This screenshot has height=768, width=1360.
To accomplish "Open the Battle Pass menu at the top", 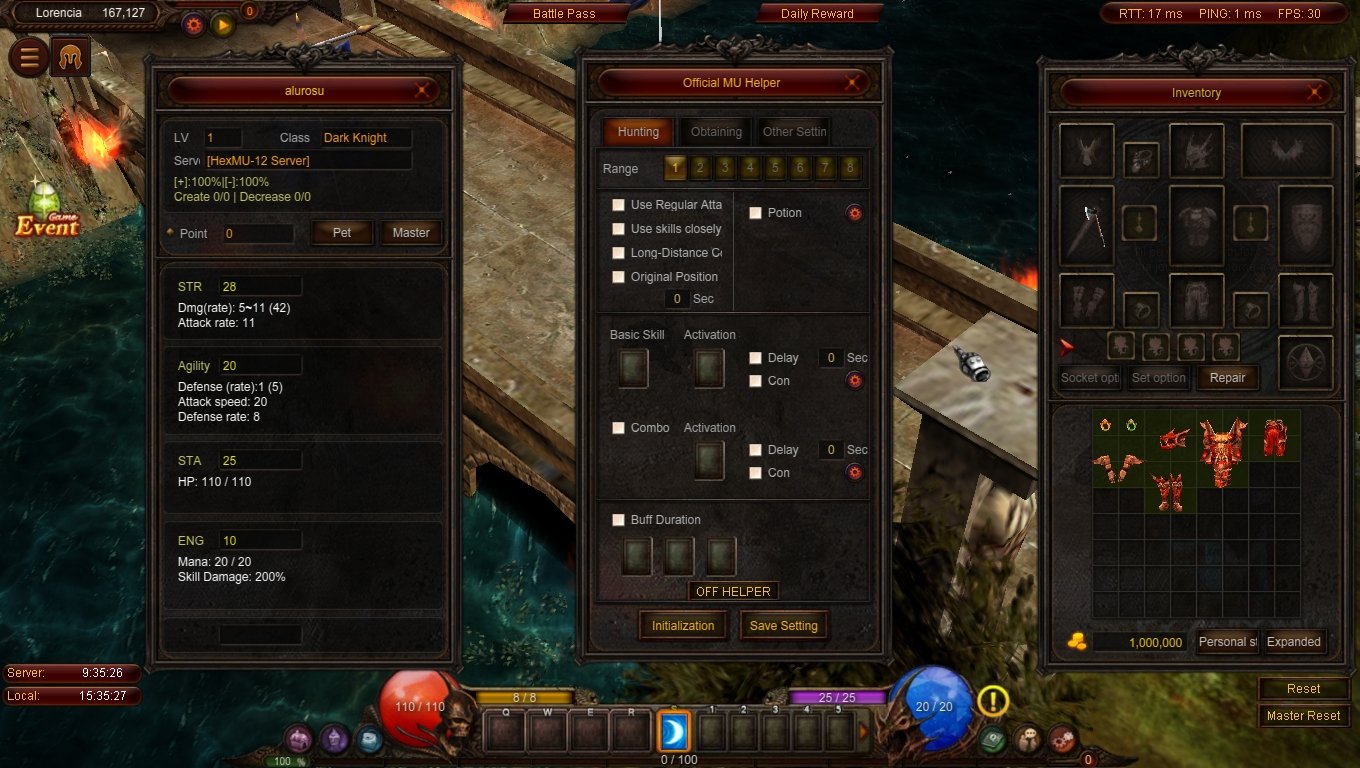I will pos(566,14).
